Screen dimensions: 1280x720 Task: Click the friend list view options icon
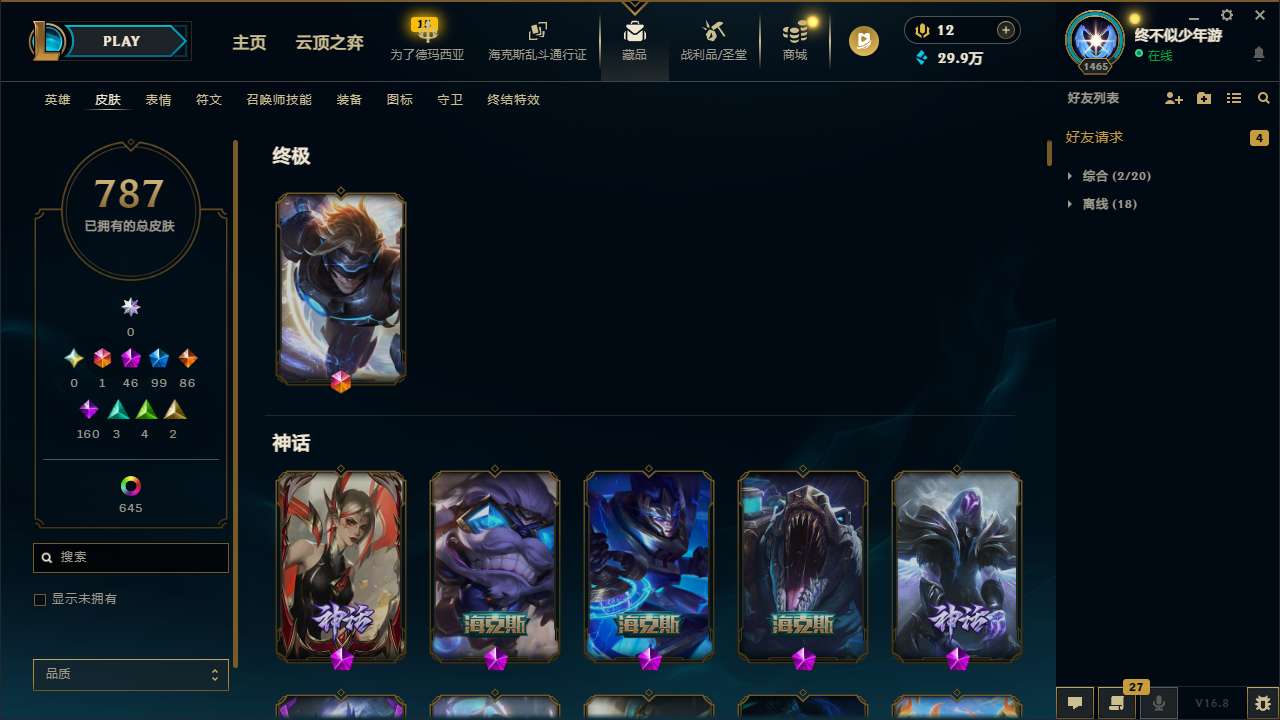click(1234, 98)
